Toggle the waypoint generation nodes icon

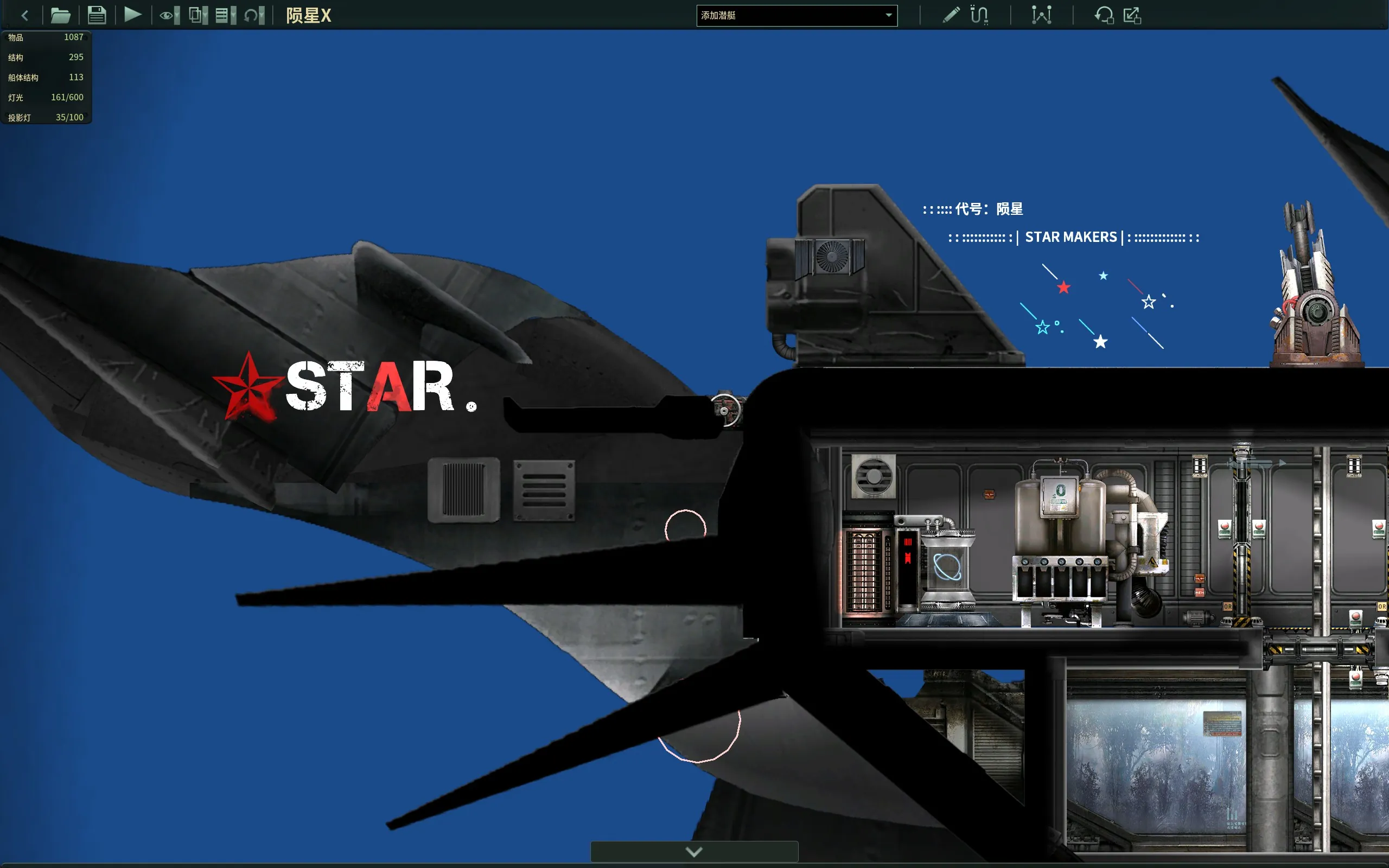(1041, 15)
